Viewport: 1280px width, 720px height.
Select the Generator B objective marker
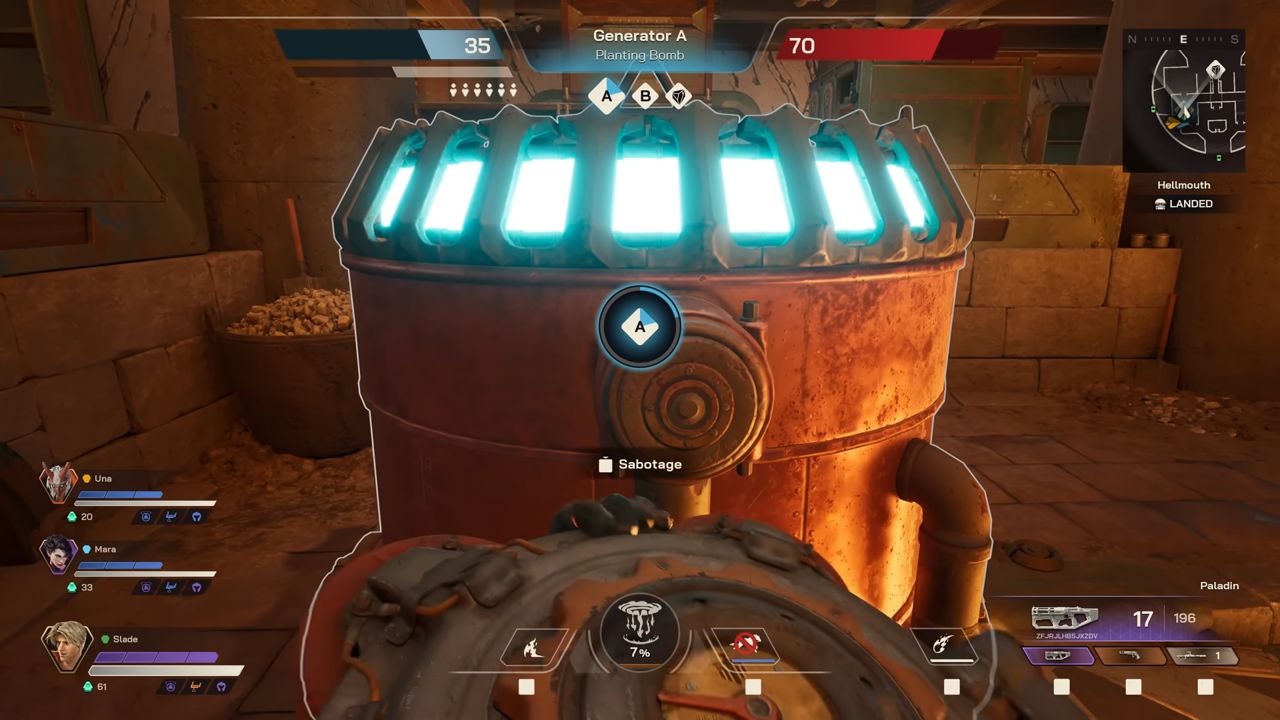[x=645, y=97]
